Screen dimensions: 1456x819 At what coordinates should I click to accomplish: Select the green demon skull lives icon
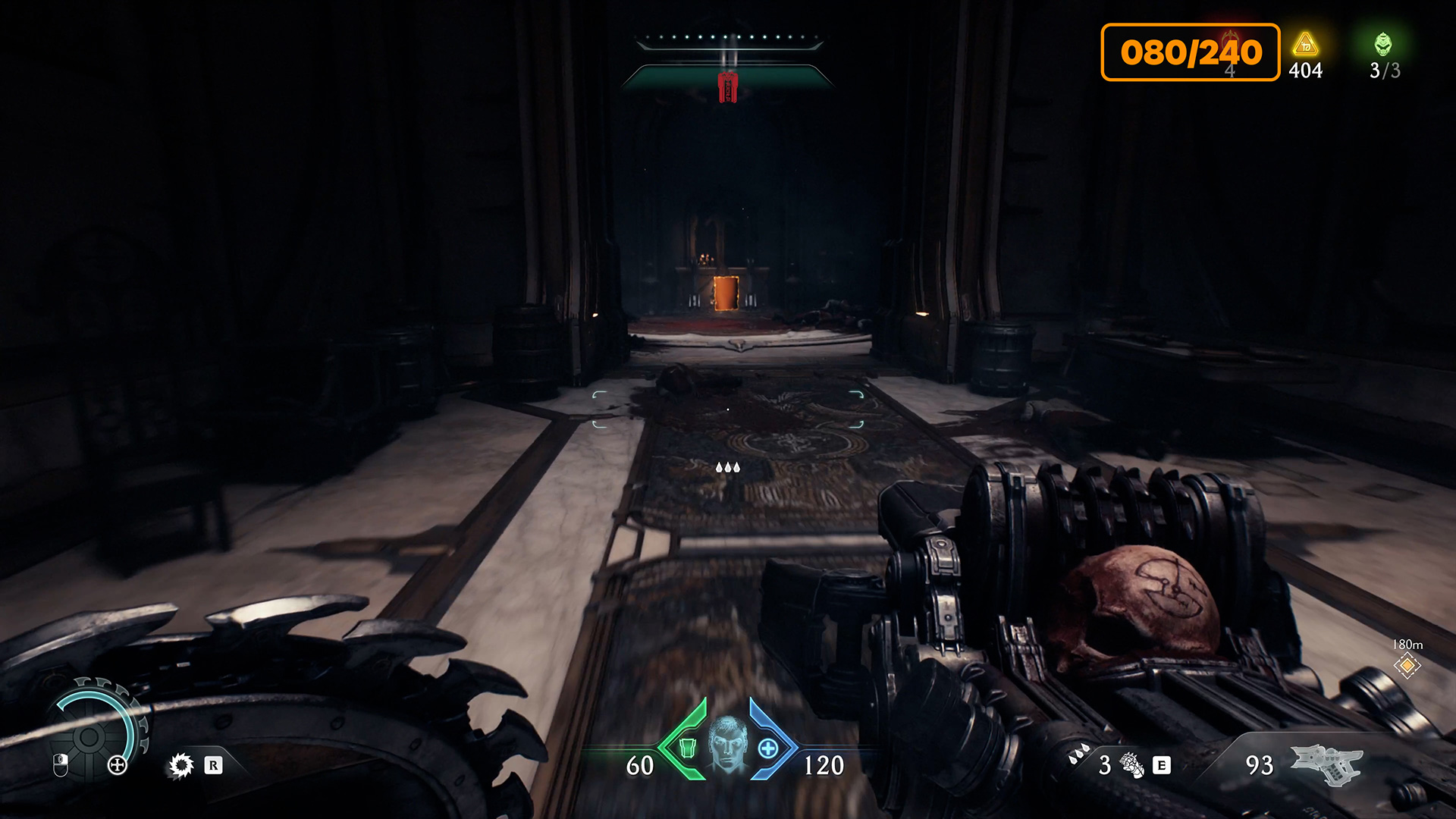tap(1383, 45)
